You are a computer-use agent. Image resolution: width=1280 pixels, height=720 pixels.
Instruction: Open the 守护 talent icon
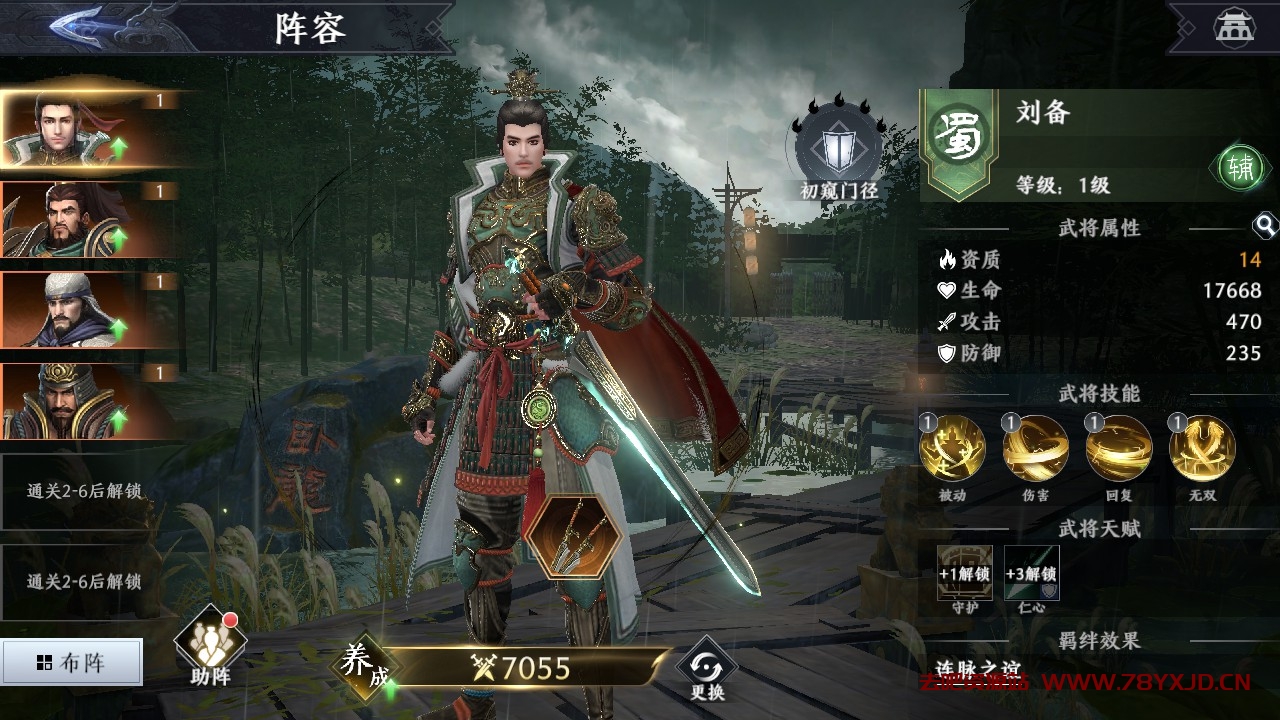coord(964,571)
